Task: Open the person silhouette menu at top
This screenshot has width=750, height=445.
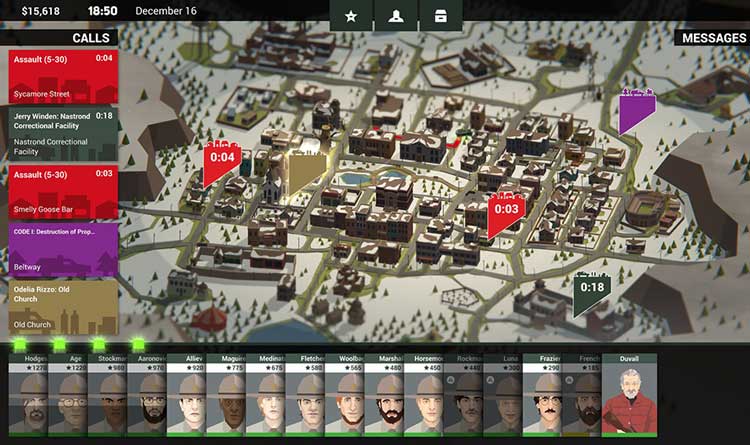Action: point(395,16)
